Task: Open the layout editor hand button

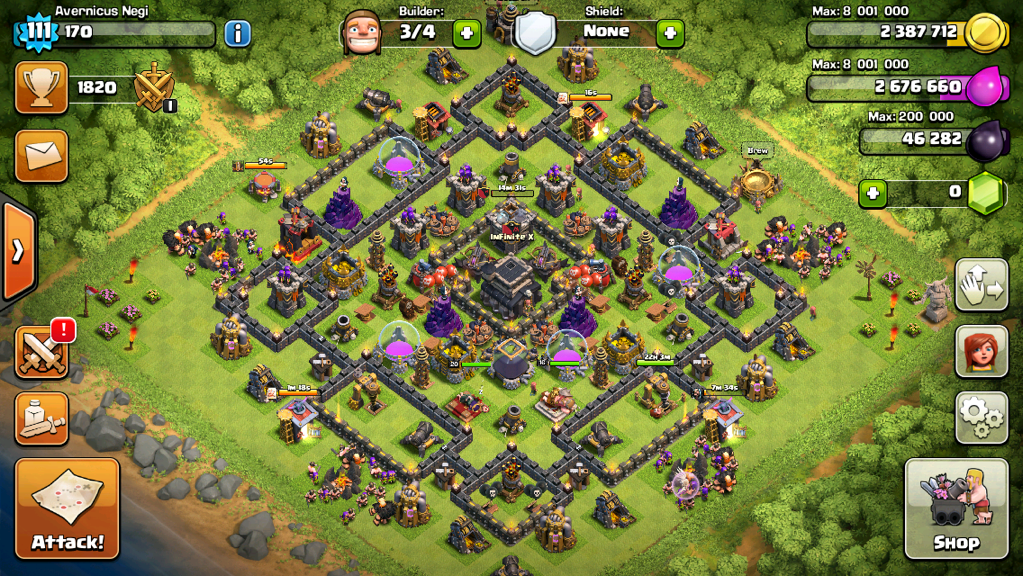Action: click(981, 287)
